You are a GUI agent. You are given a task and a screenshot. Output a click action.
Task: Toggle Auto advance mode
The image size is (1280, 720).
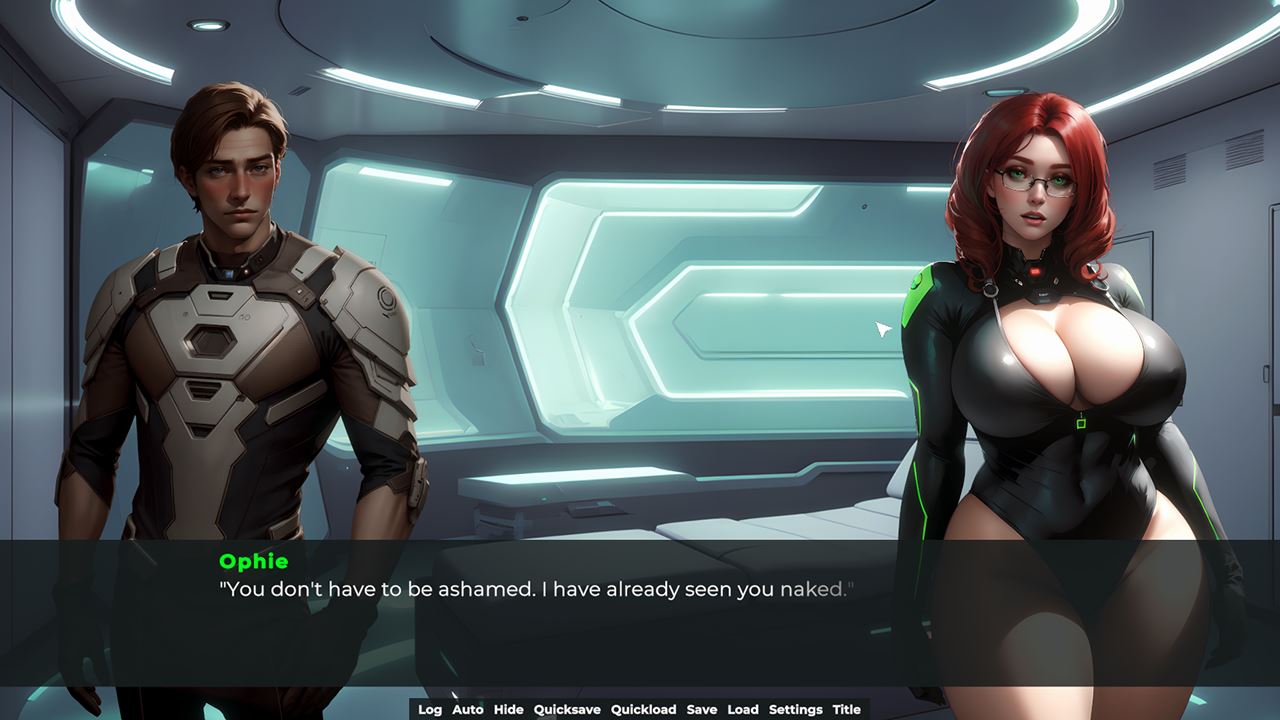tap(467, 709)
